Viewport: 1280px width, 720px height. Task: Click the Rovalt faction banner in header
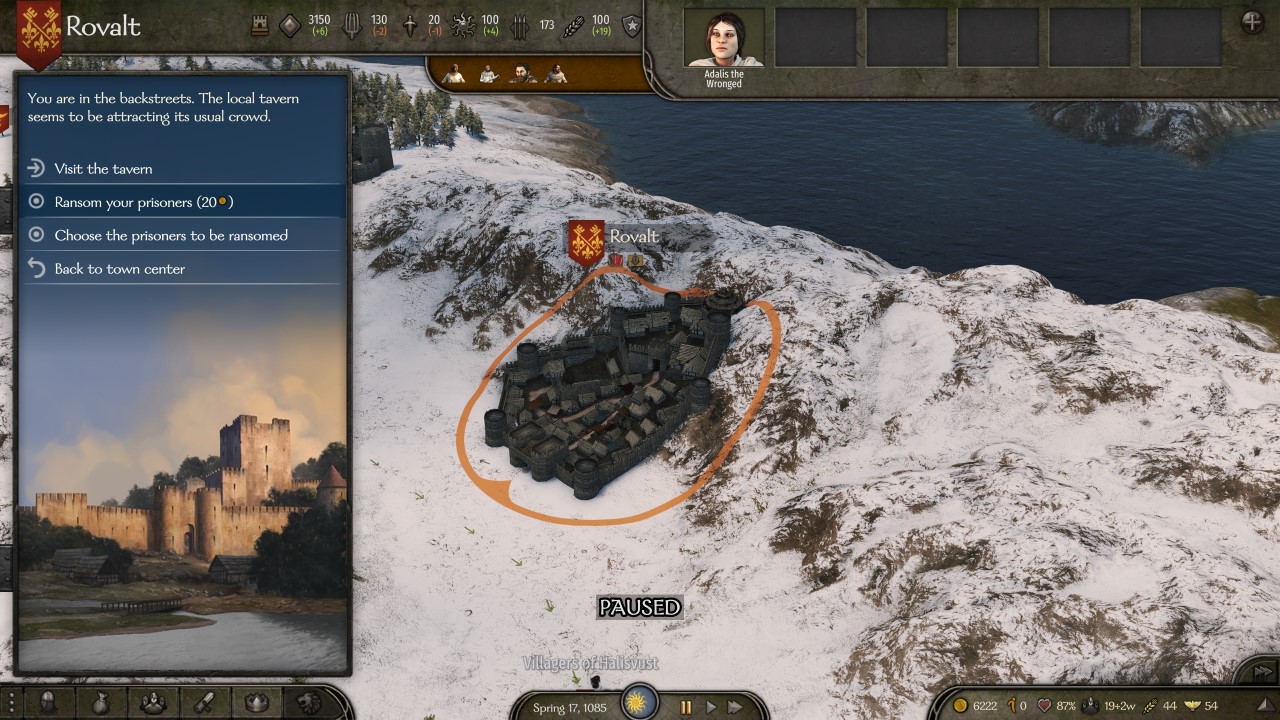(39, 30)
